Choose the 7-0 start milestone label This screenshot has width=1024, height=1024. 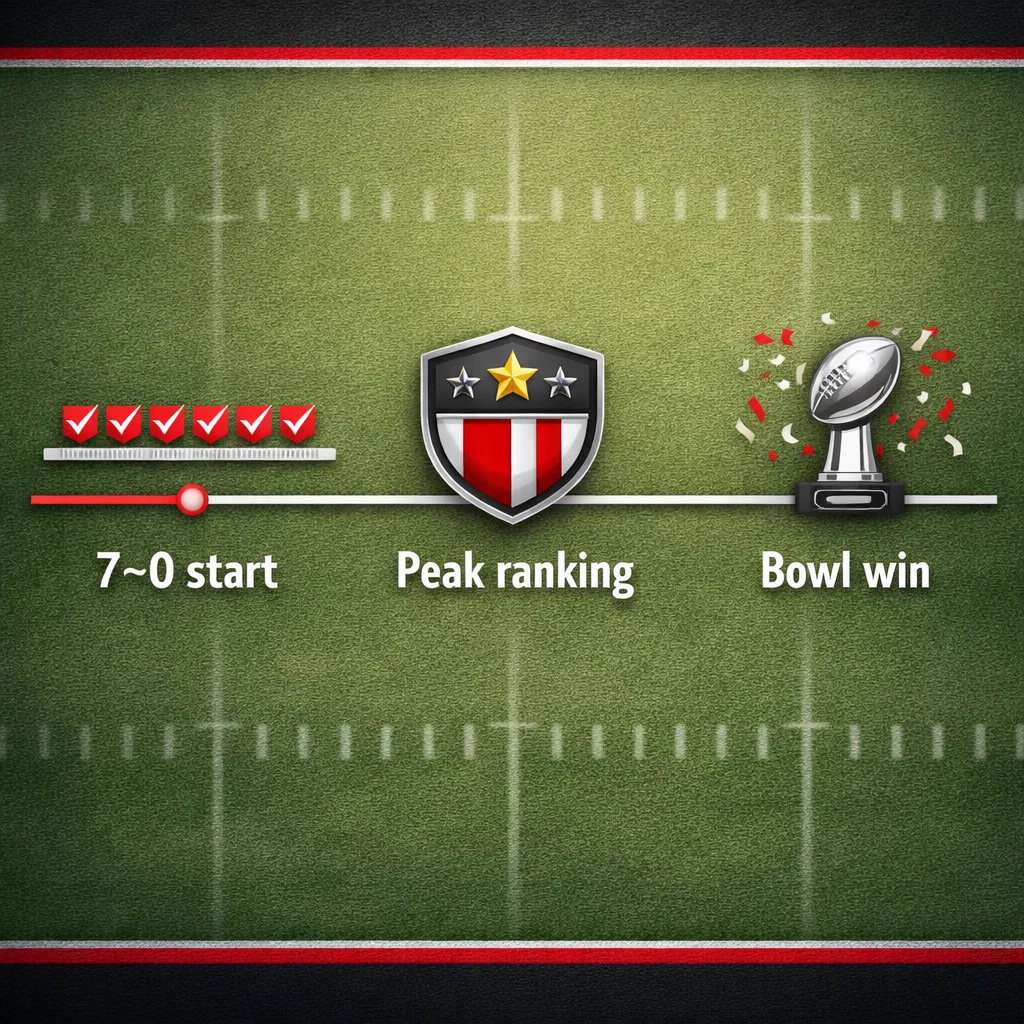click(x=187, y=572)
